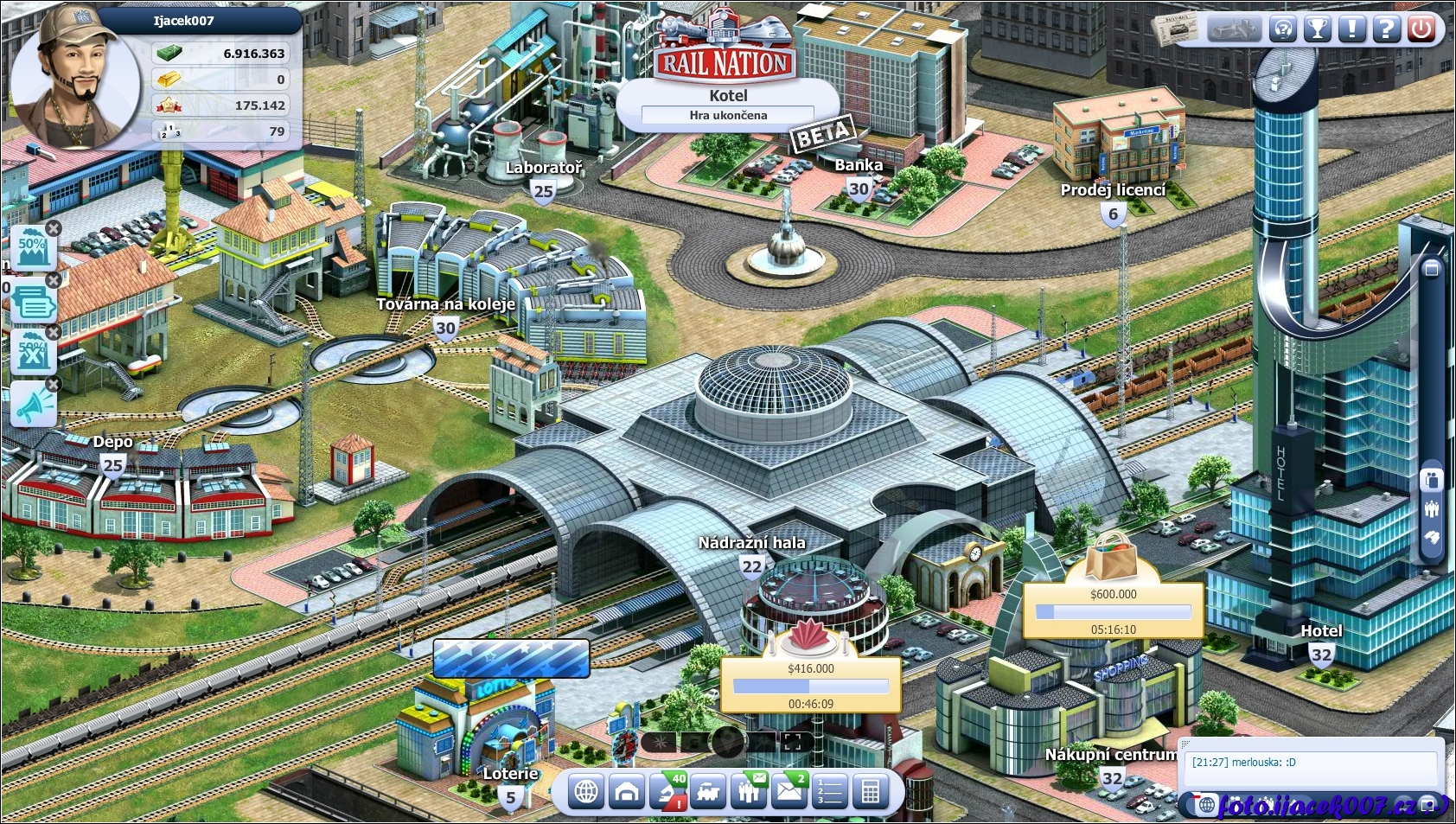Toggle fullscreen with the corner-brackets icon

tap(794, 741)
